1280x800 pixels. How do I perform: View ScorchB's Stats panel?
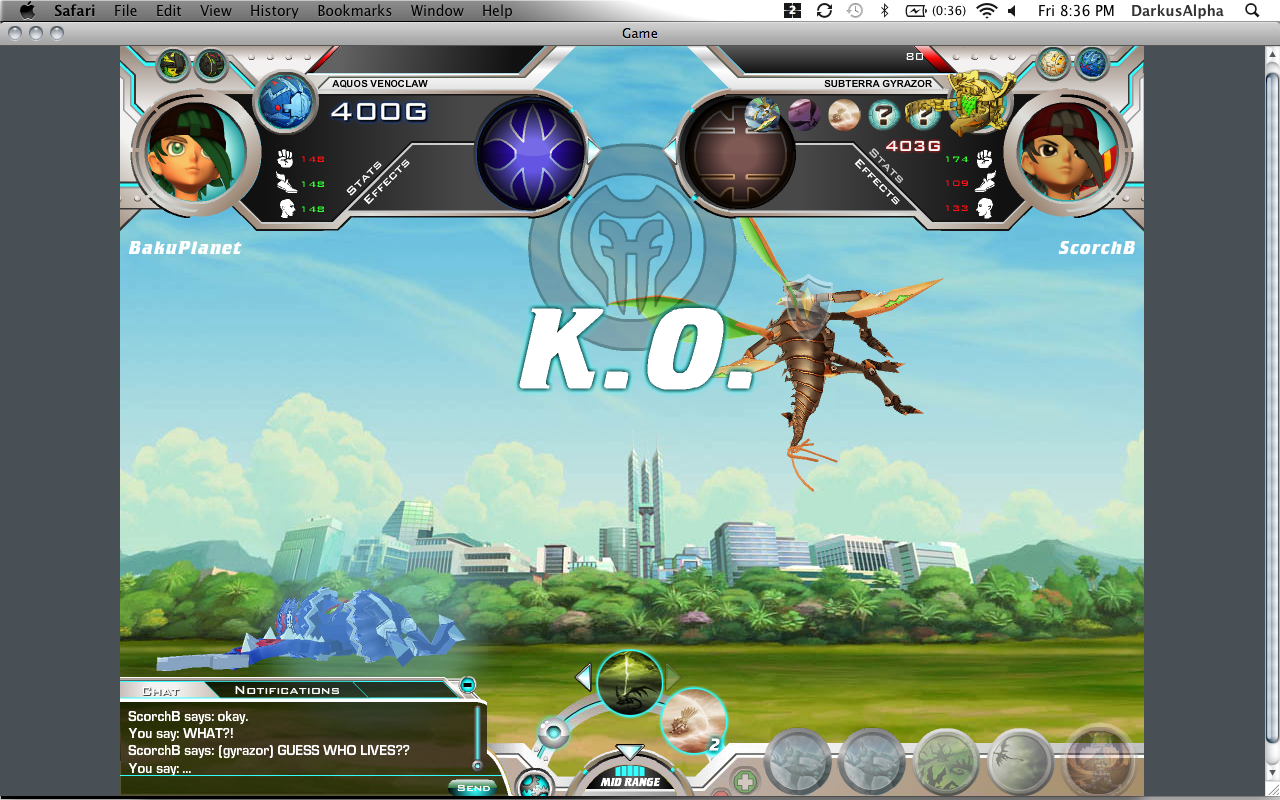click(889, 165)
